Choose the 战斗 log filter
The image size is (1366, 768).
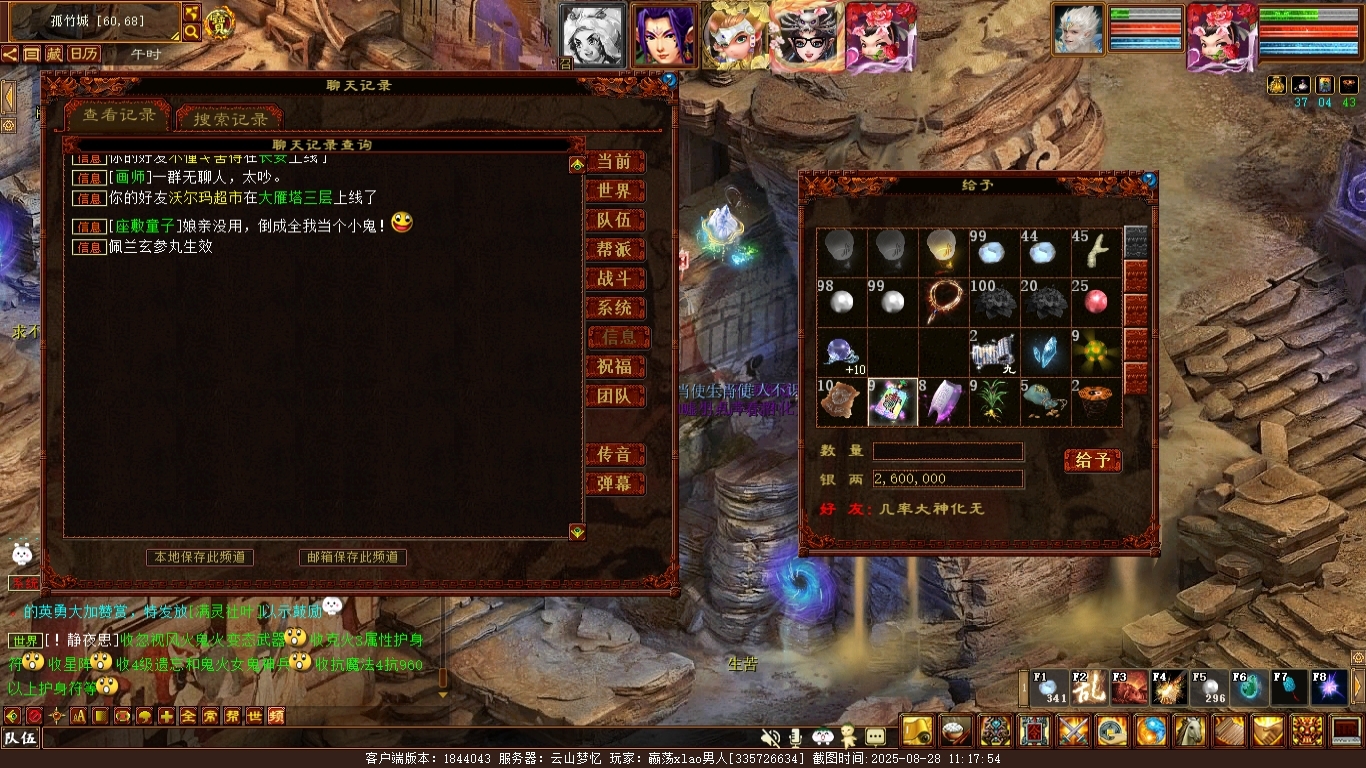[x=614, y=279]
